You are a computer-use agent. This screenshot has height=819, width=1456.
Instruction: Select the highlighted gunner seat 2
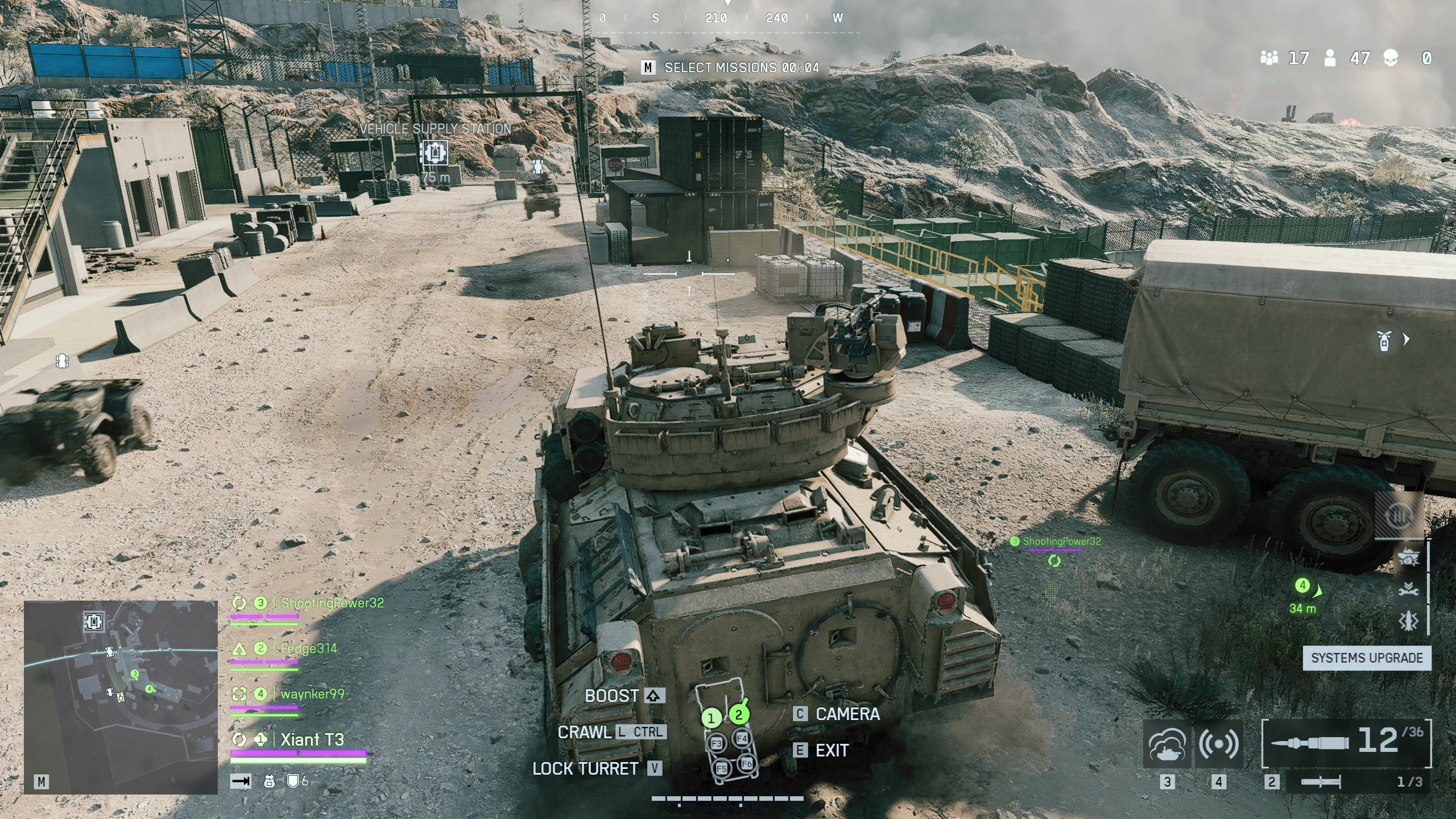[739, 715]
